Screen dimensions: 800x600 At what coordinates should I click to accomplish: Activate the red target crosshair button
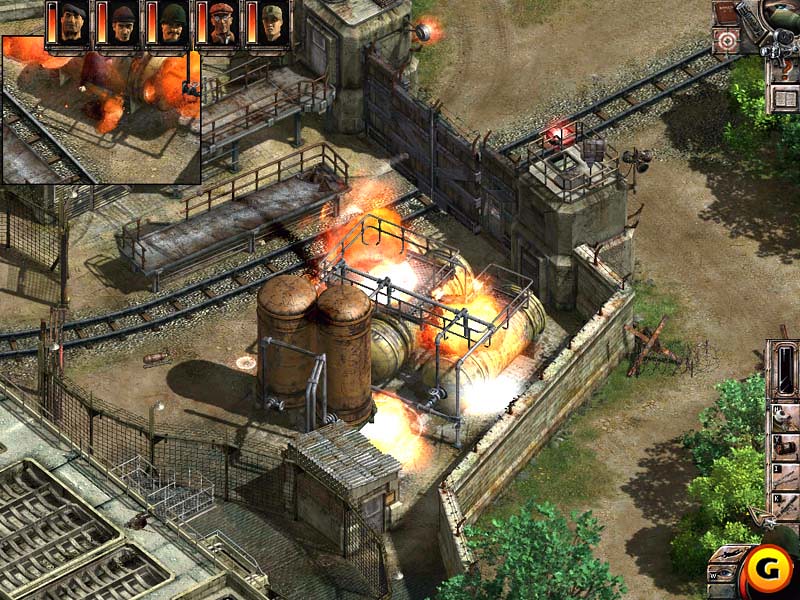pos(725,41)
